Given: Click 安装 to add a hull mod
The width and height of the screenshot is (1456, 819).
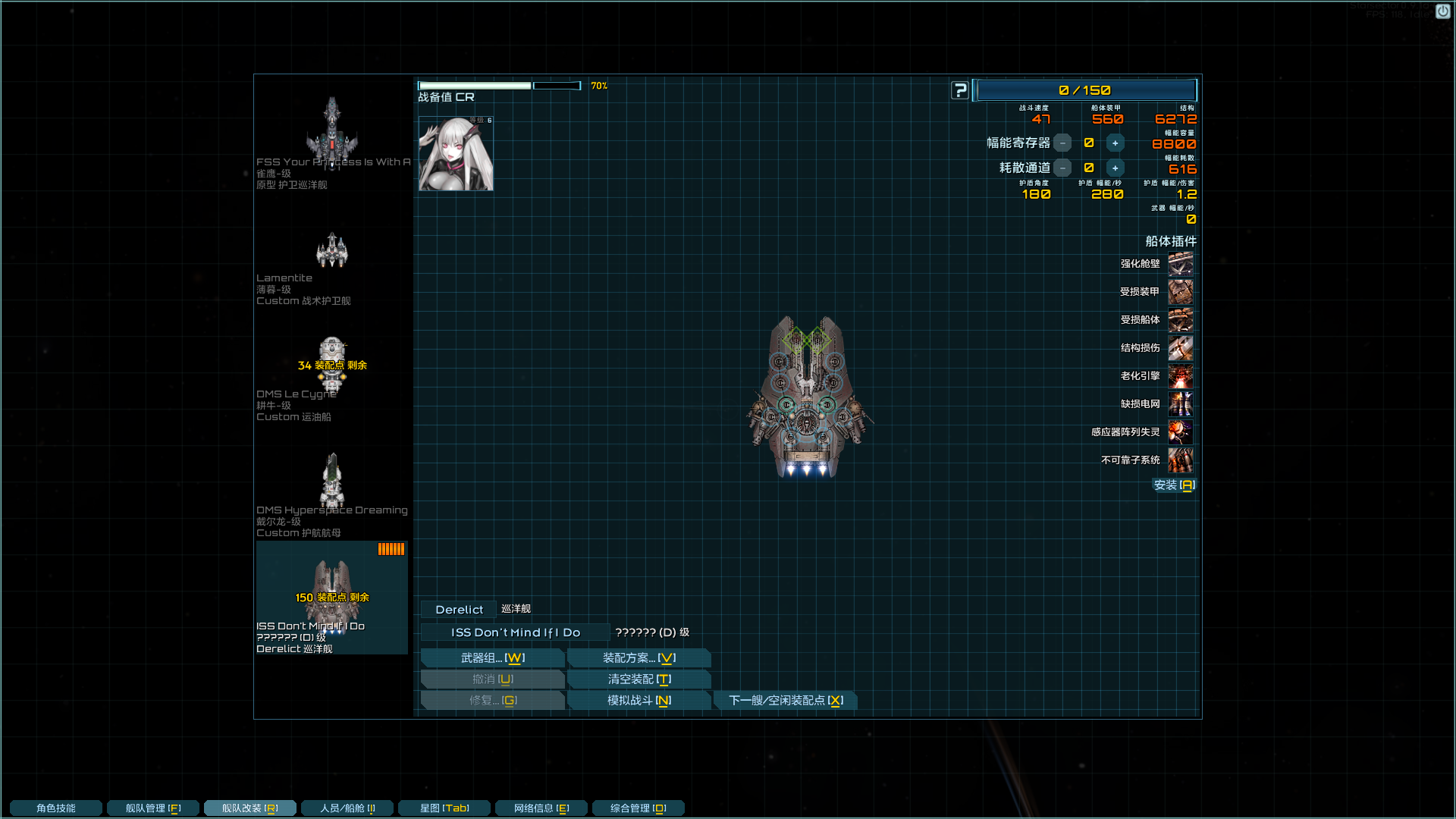Looking at the screenshot, I should tap(1174, 485).
